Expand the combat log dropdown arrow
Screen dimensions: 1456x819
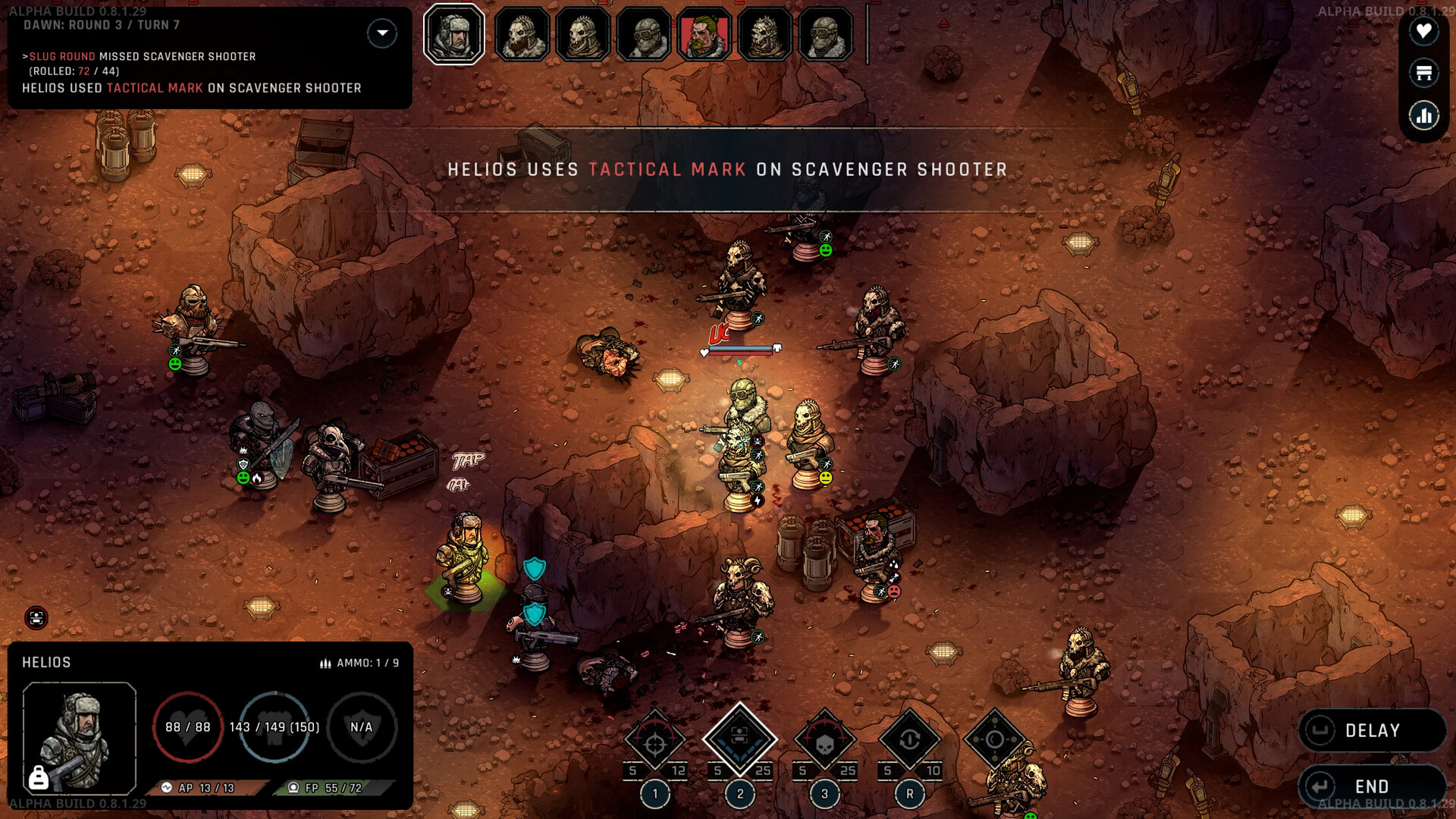382,33
